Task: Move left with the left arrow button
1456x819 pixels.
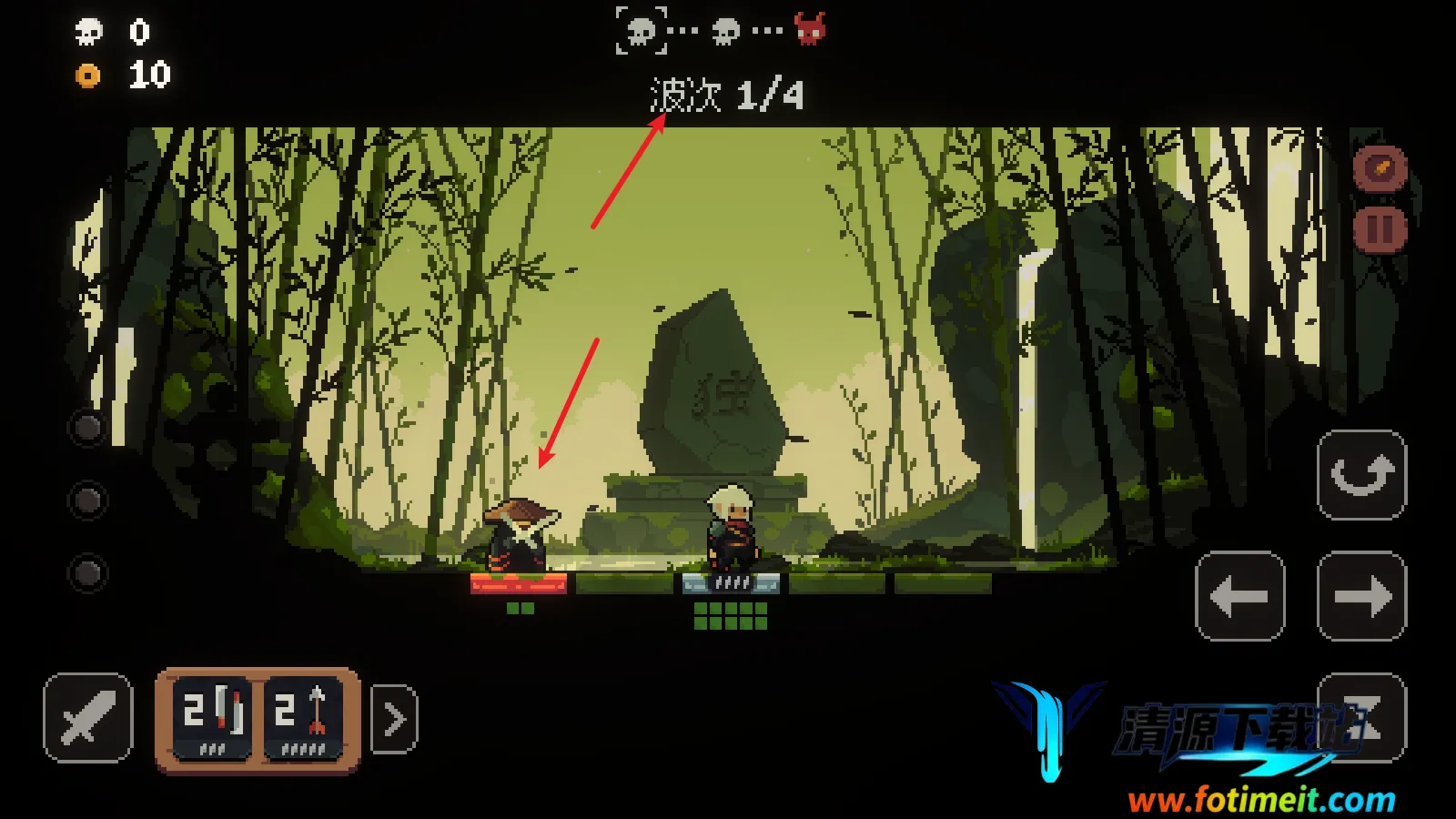Action: 1239,596
